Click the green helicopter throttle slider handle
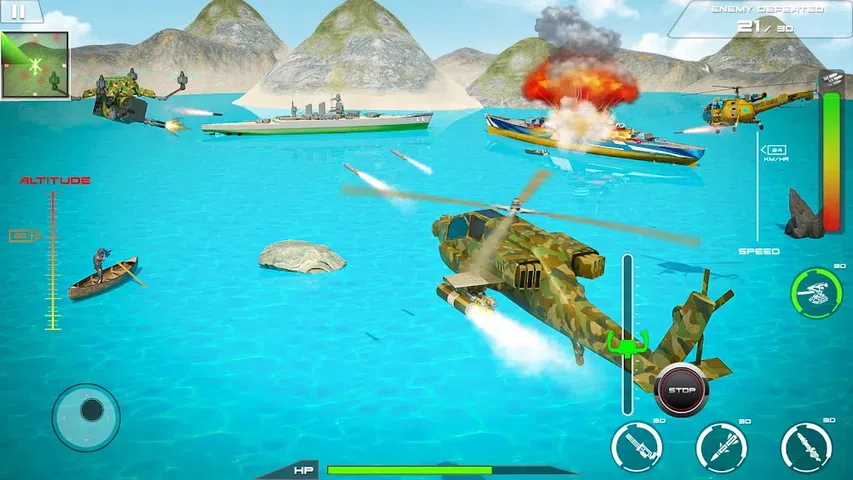The height and width of the screenshot is (480, 853). (627, 345)
